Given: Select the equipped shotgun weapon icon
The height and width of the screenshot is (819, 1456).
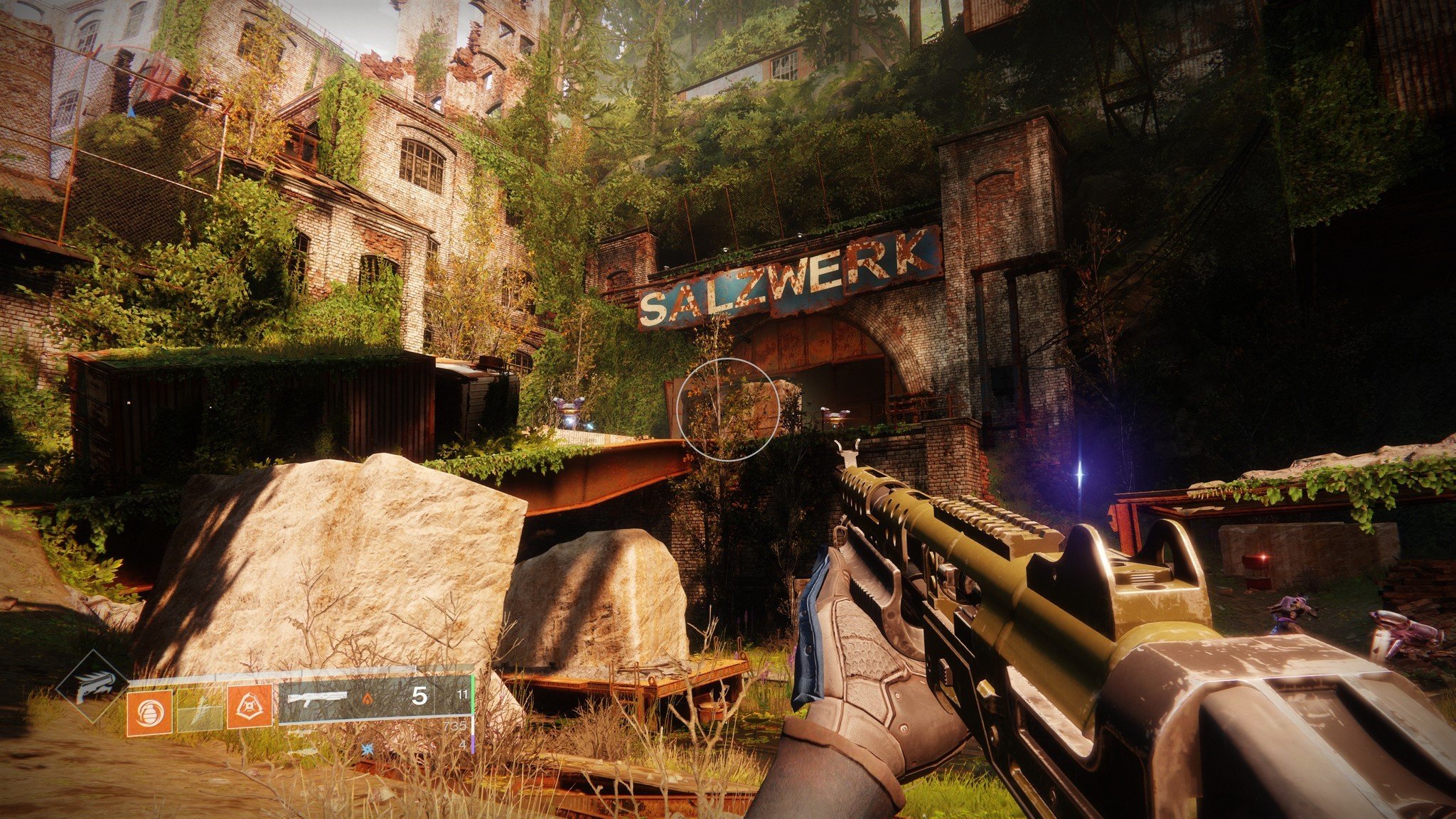Looking at the screenshot, I should pyautogui.click(x=316, y=699).
